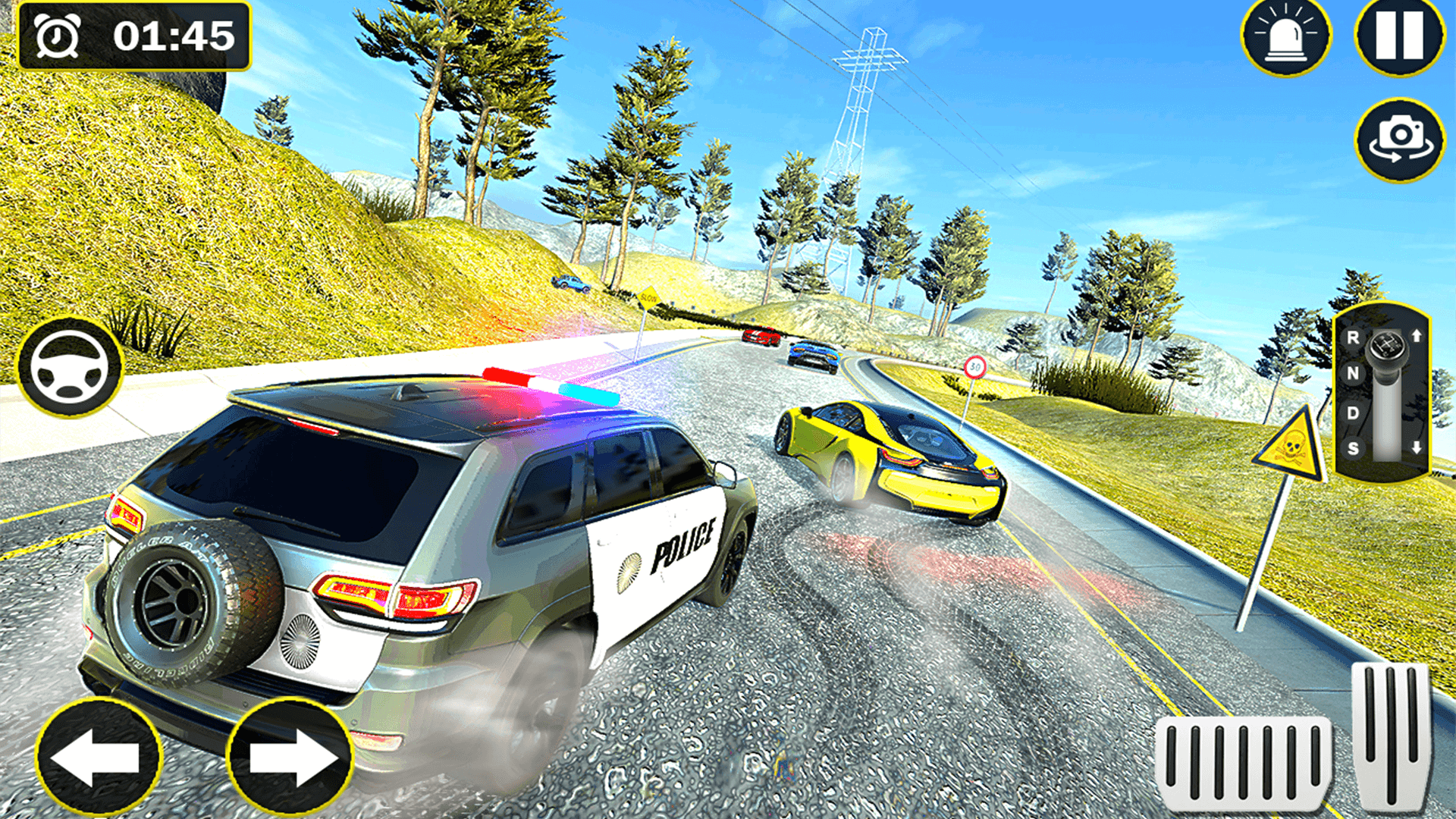
Task: Grab the gear shift knob
Action: [1387, 345]
